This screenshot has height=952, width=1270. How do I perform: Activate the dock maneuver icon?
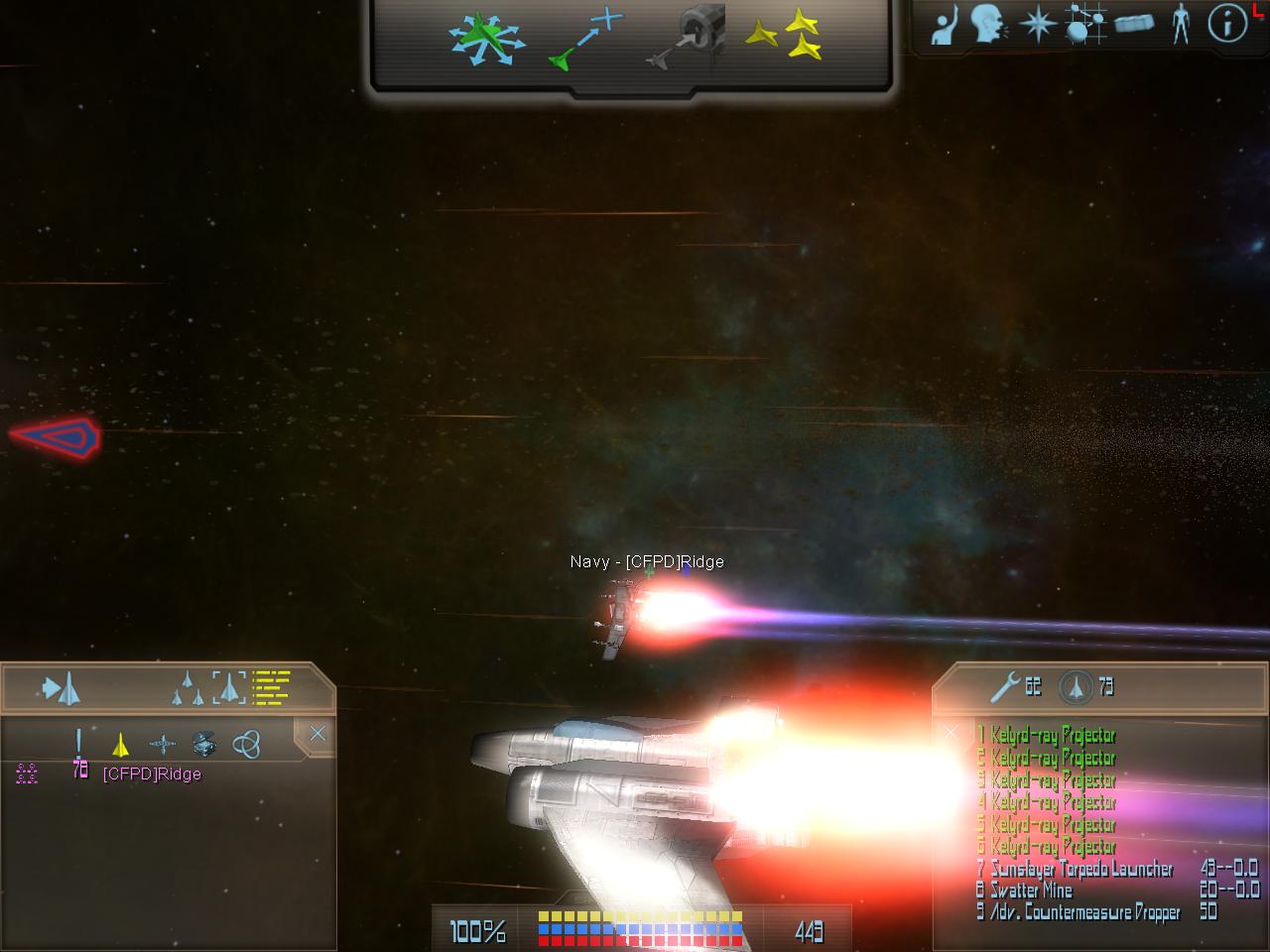point(687,40)
